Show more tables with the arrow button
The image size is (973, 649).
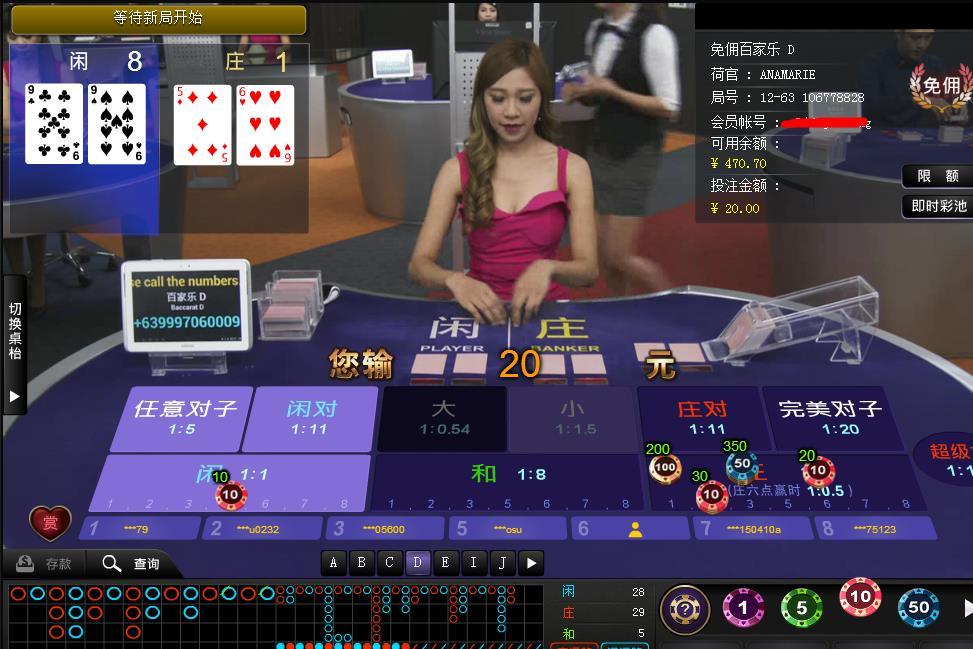tap(531, 562)
